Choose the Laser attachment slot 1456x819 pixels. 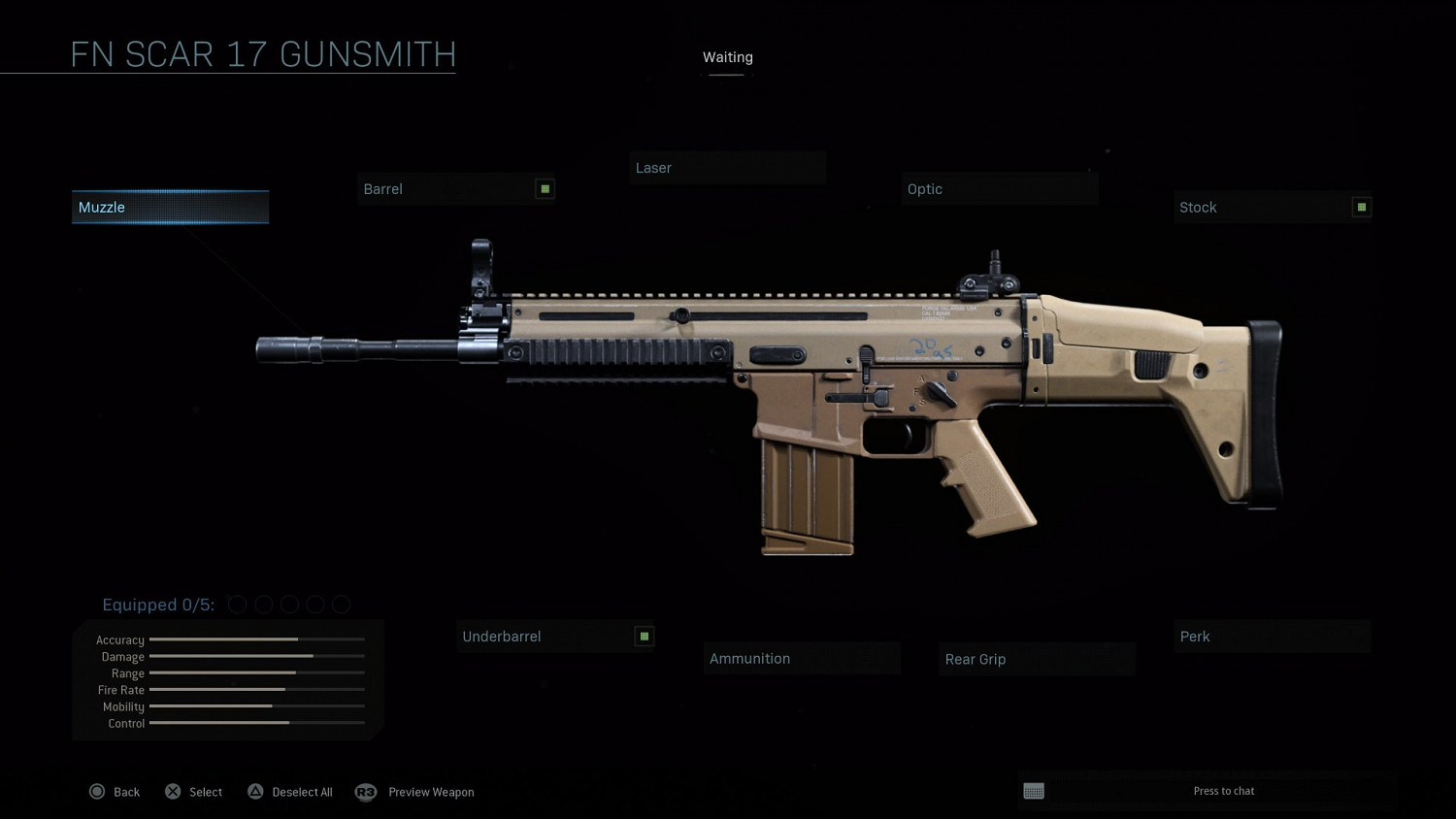tap(727, 168)
